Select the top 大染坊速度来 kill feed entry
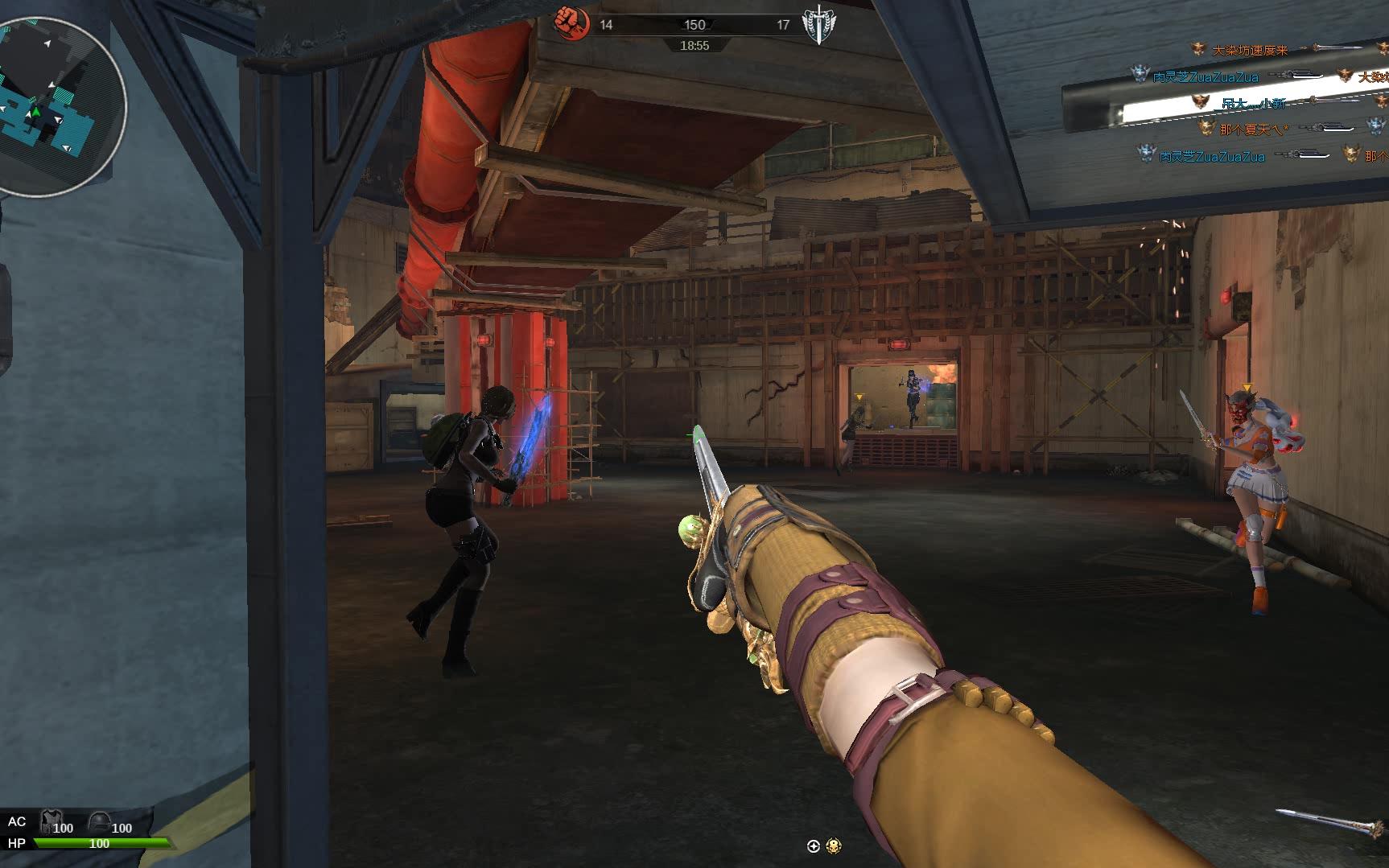1389x868 pixels. (1250, 50)
